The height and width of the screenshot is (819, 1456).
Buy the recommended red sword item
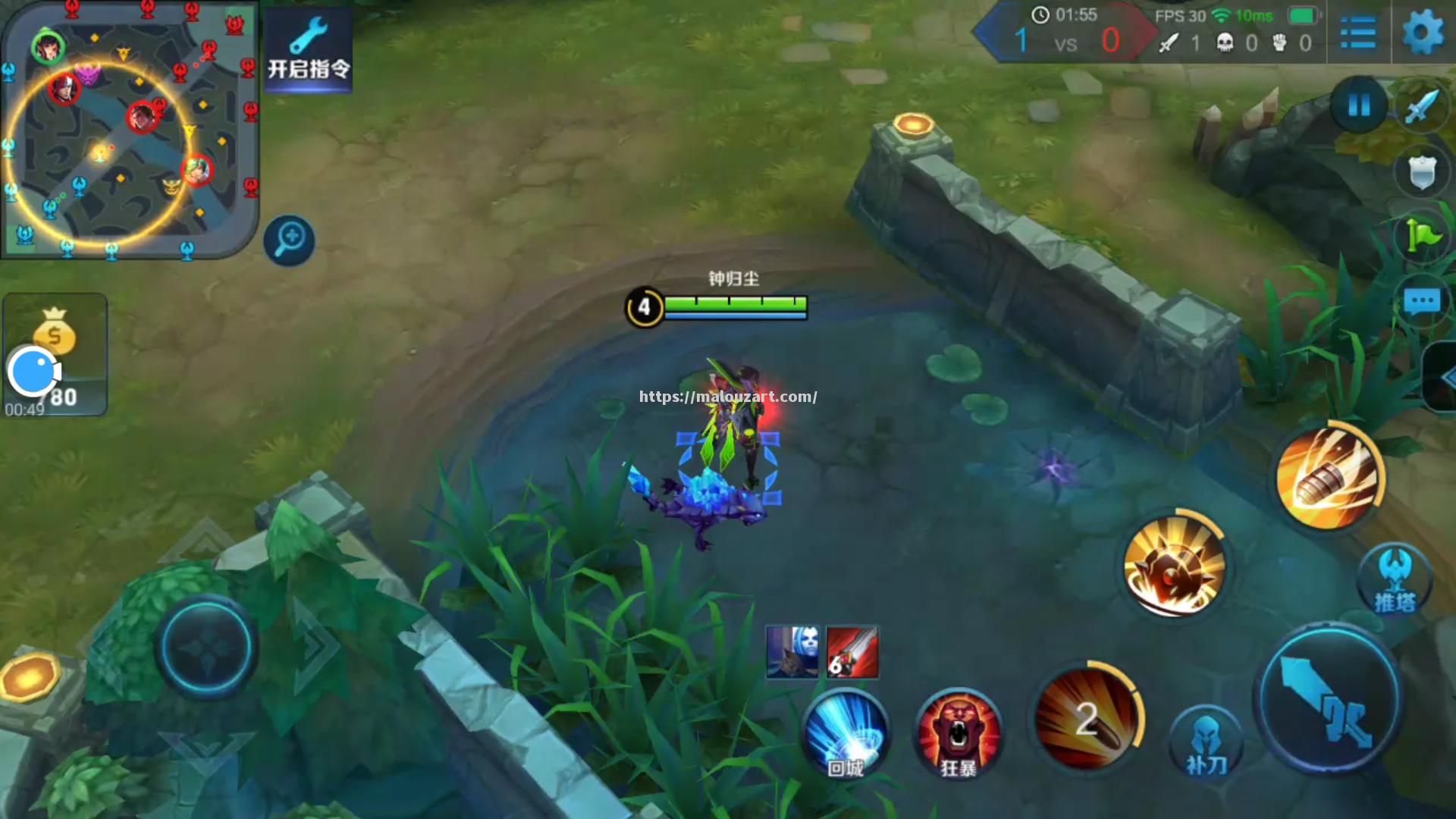coord(852,652)
